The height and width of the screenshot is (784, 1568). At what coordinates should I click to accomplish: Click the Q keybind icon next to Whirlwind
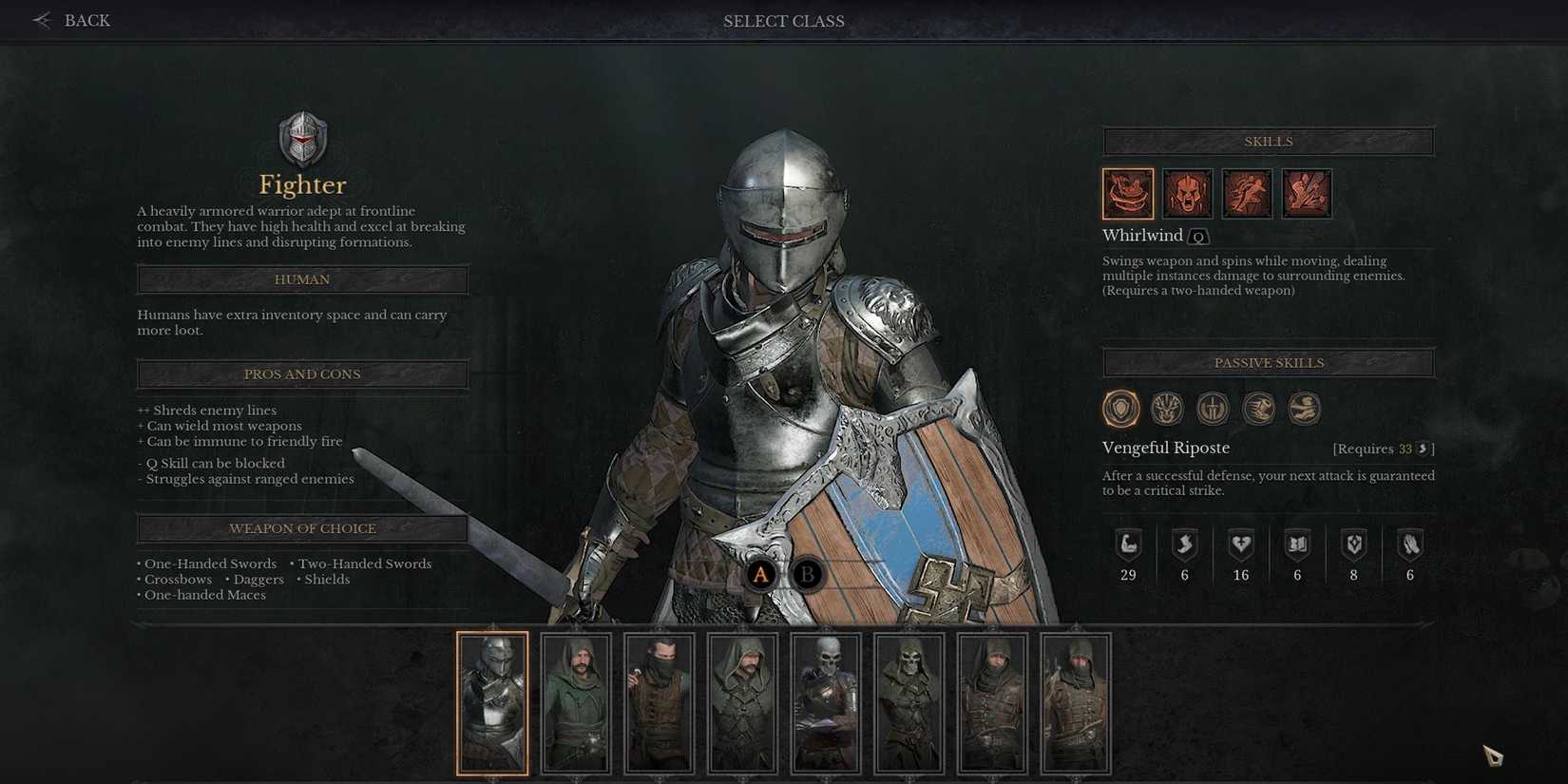click(x=1196, y=236)
